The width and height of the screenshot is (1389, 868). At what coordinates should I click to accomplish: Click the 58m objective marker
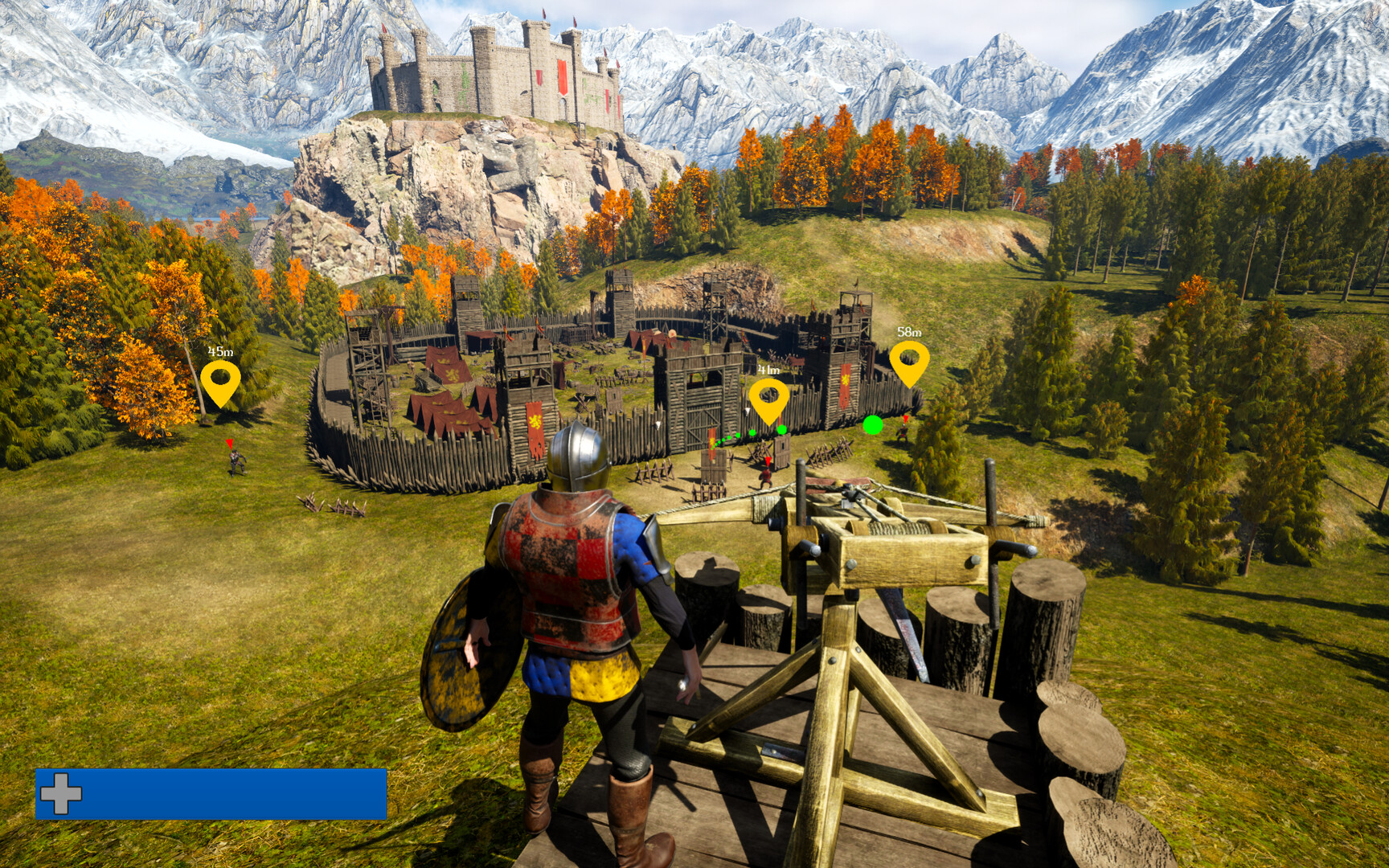pos(908,356)
